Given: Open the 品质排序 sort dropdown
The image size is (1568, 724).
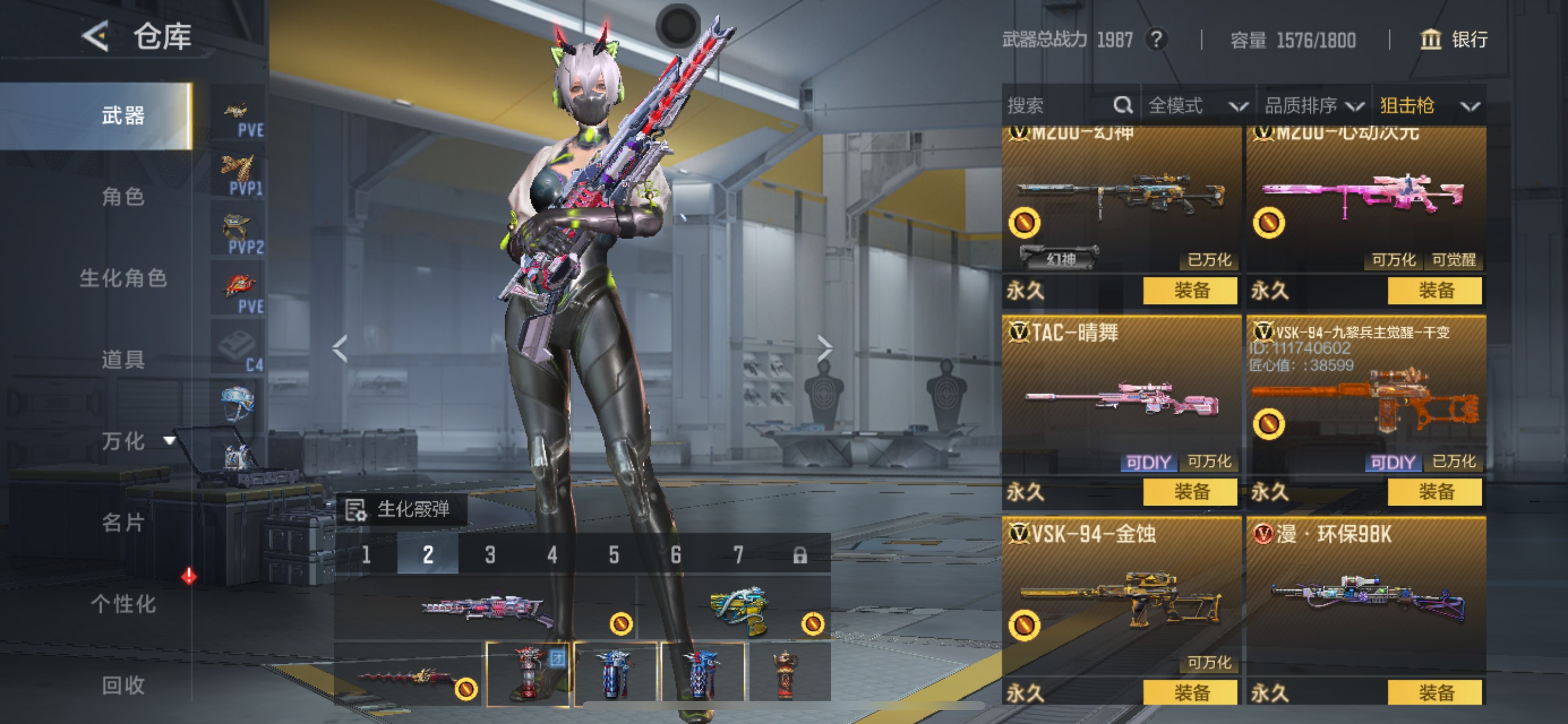Looking at the screenshot, I should point(1313,106).
